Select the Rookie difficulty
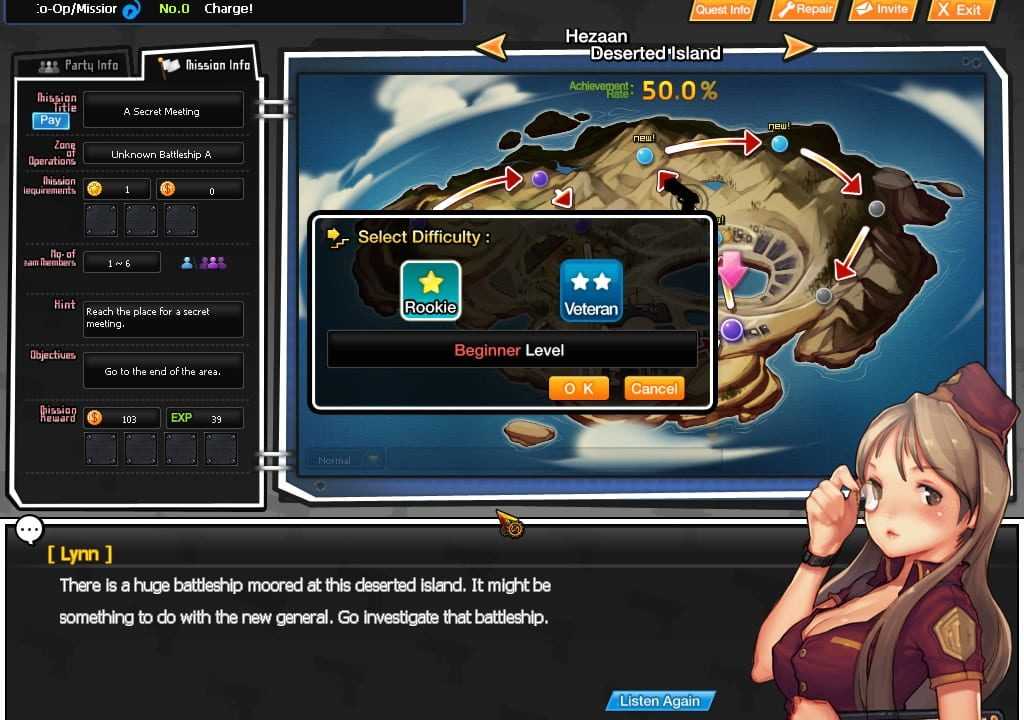 coord(430,290)
